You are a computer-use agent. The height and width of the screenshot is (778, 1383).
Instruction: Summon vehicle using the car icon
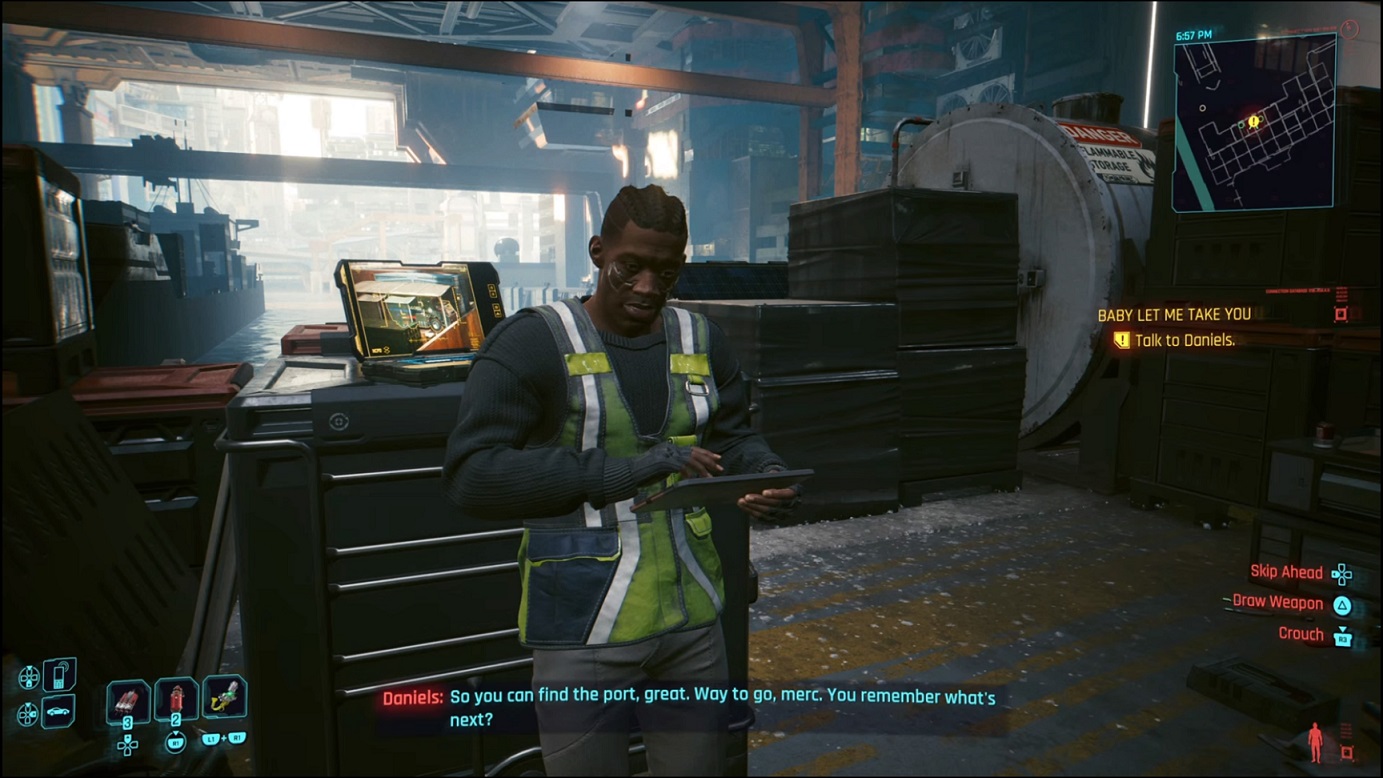click(x=56, y=710)
